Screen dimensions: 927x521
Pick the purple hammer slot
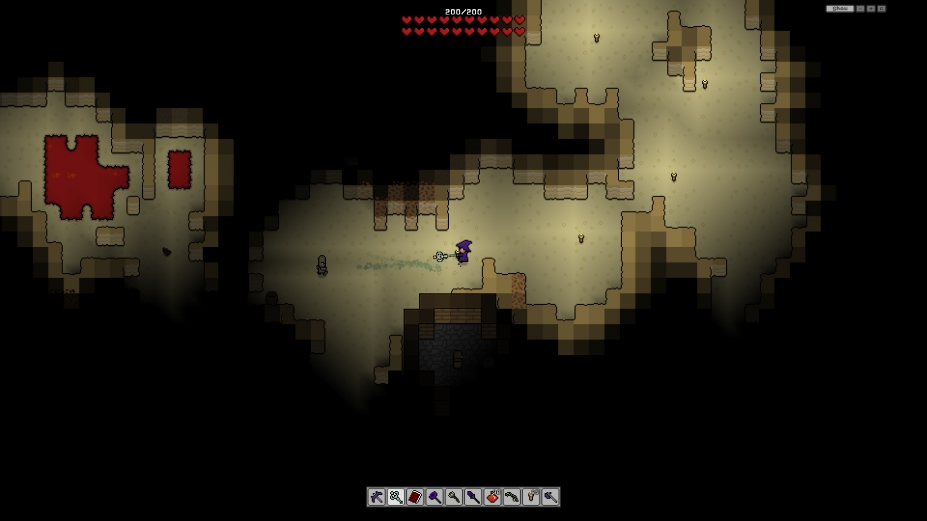click(x=434, y=497)
